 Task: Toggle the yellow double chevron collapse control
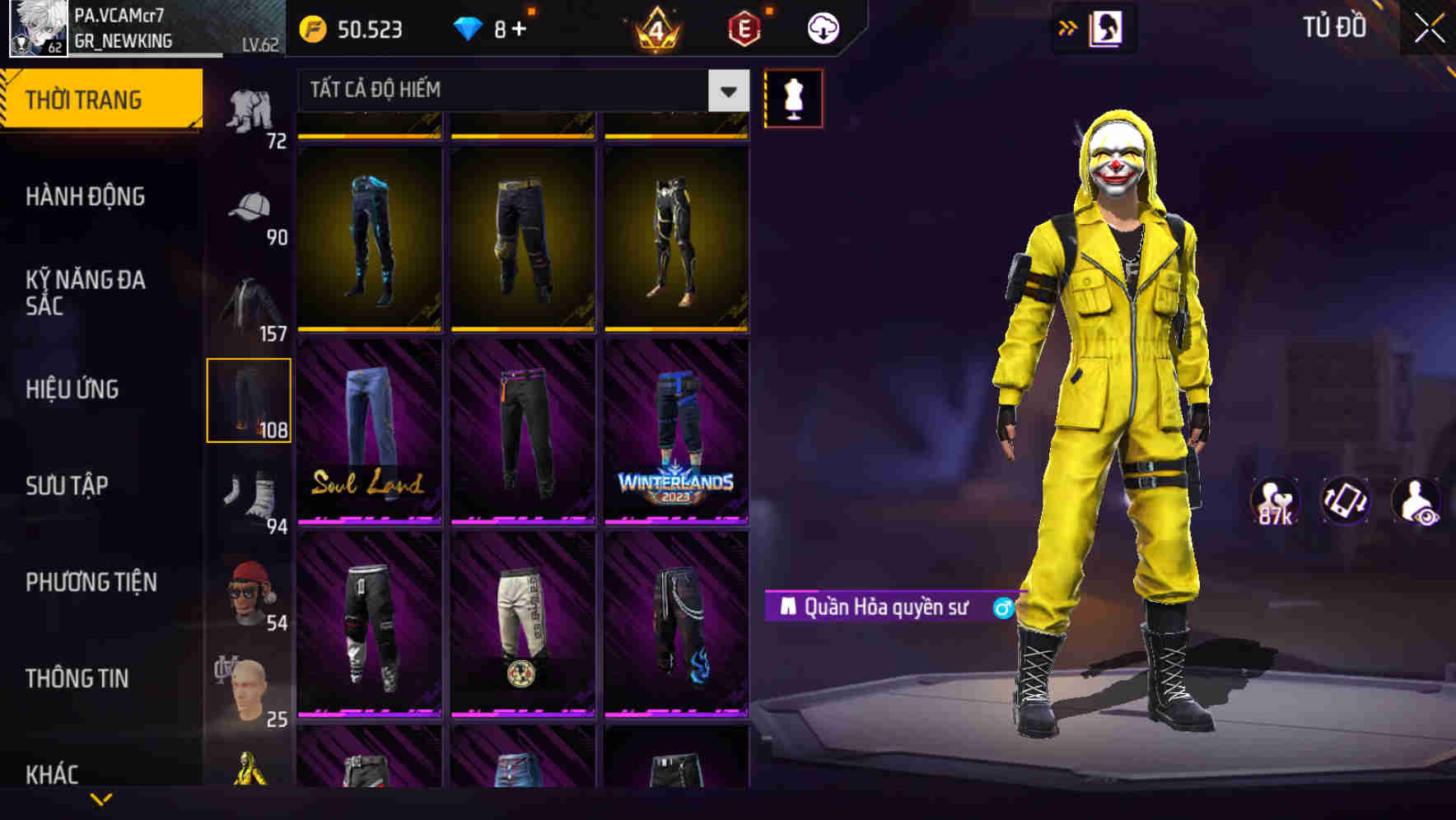1068,27
